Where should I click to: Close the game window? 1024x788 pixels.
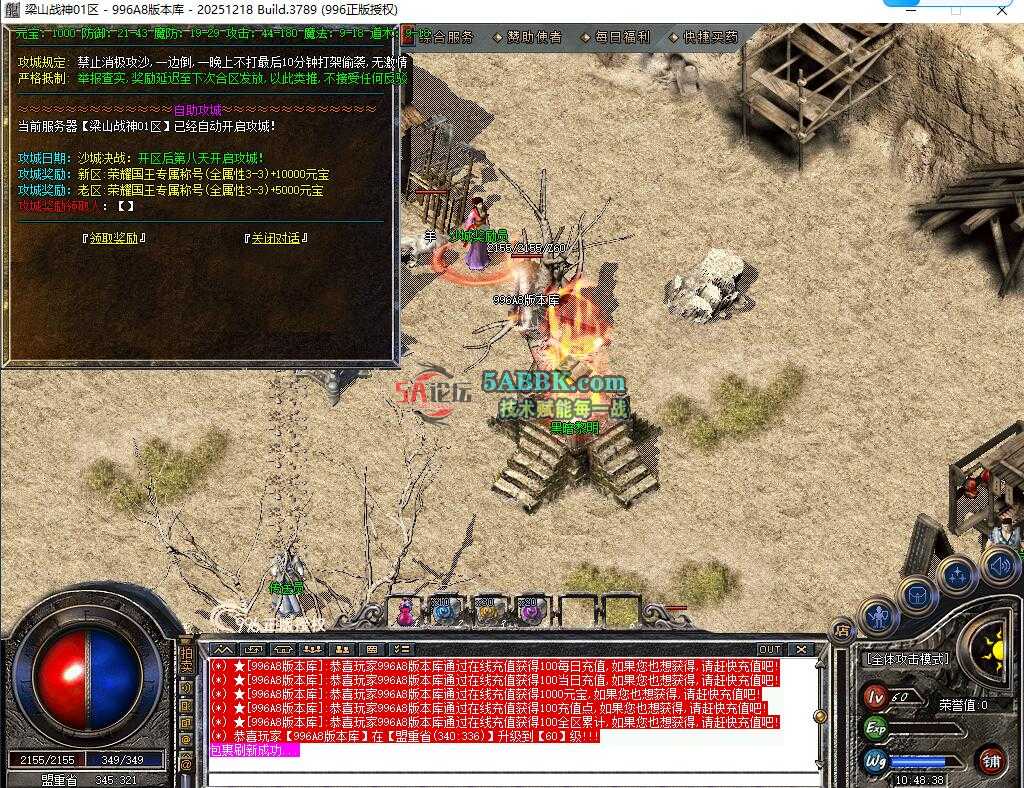[1000, 9]
